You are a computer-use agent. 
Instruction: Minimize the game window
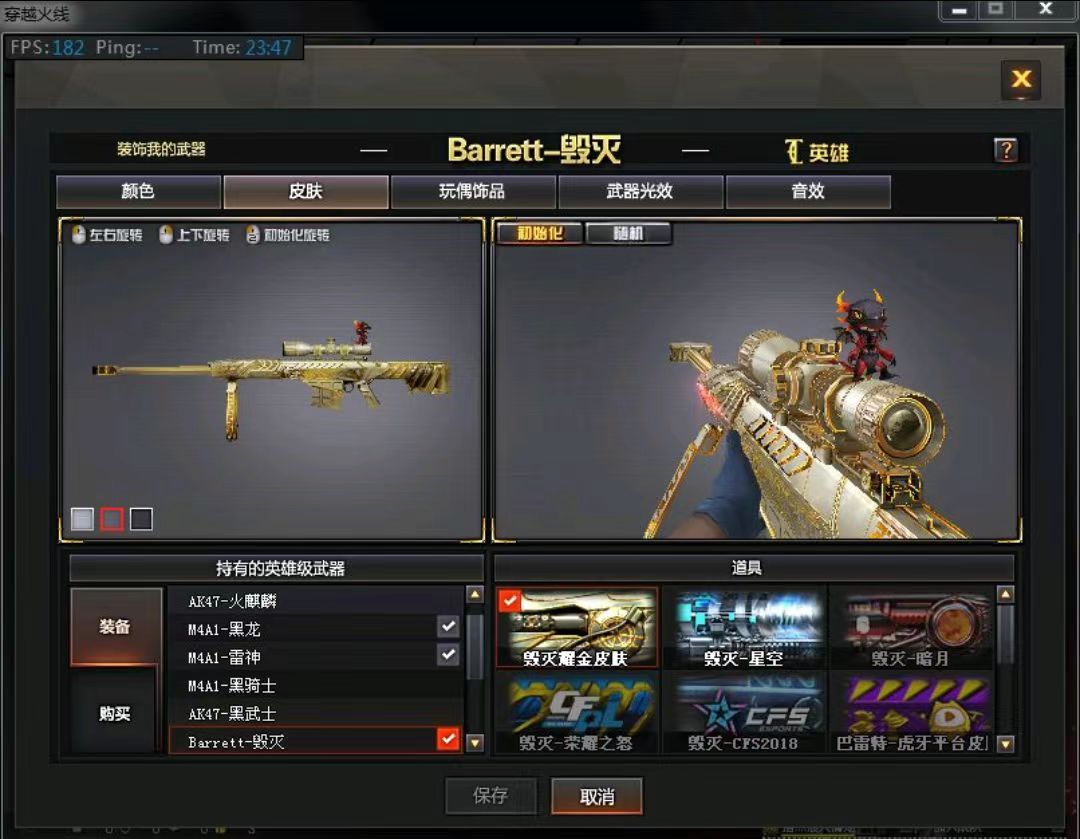coord(960,10)
